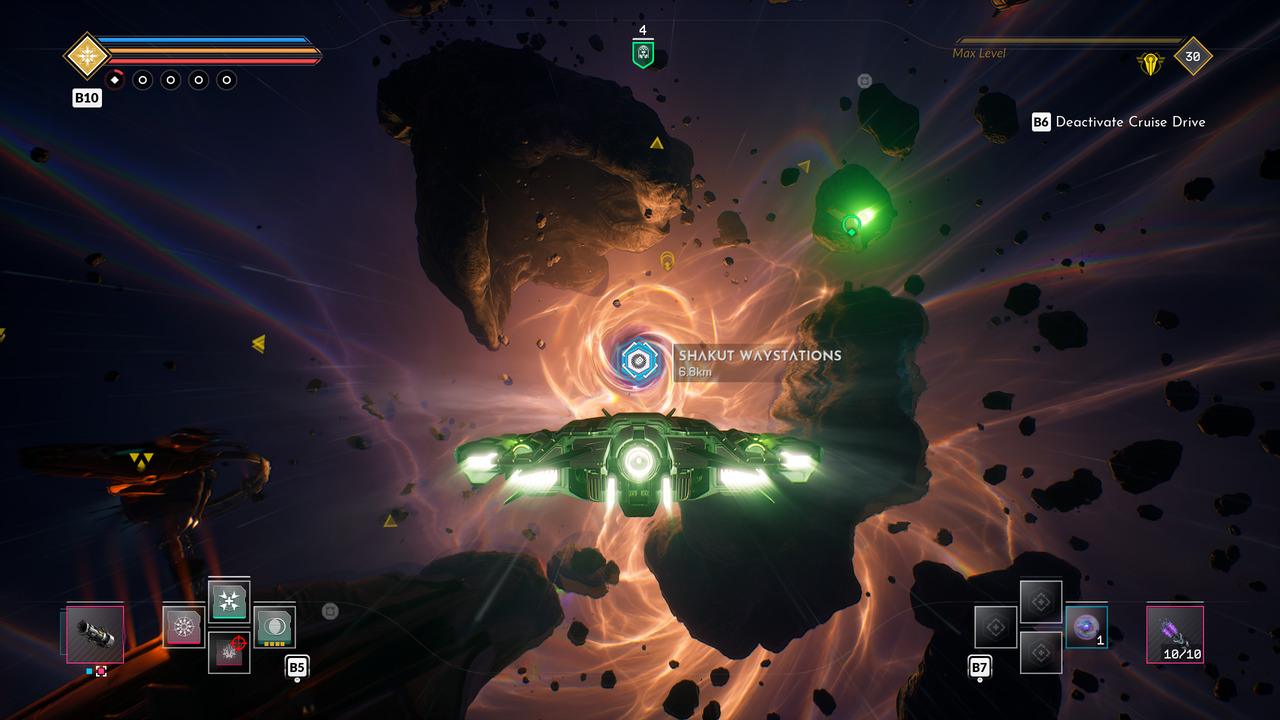Select the primary cannon weapon slot
The image size is (1280, 720).
(x=95, y=634)
